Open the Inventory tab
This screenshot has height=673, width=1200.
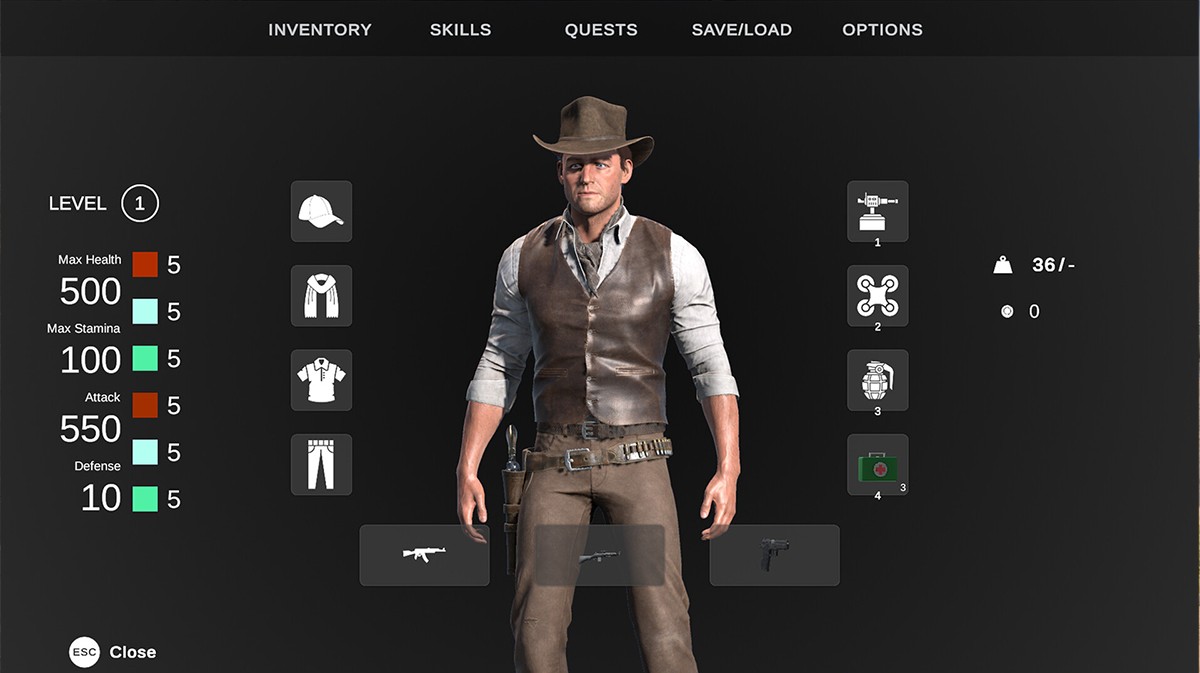(319, 30)
